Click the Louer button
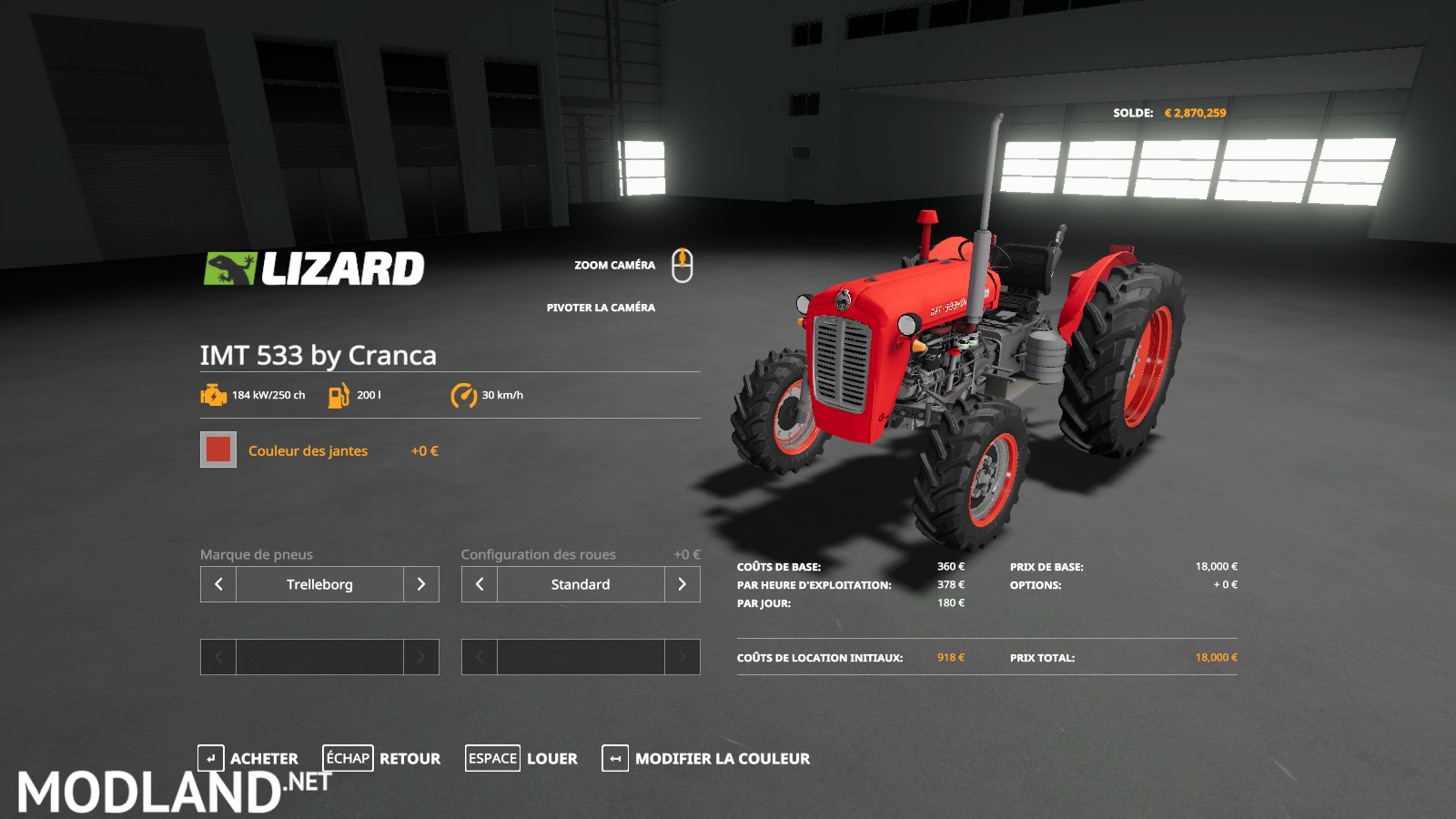The width and height of the screenshot is (1456, 819). 552,758
